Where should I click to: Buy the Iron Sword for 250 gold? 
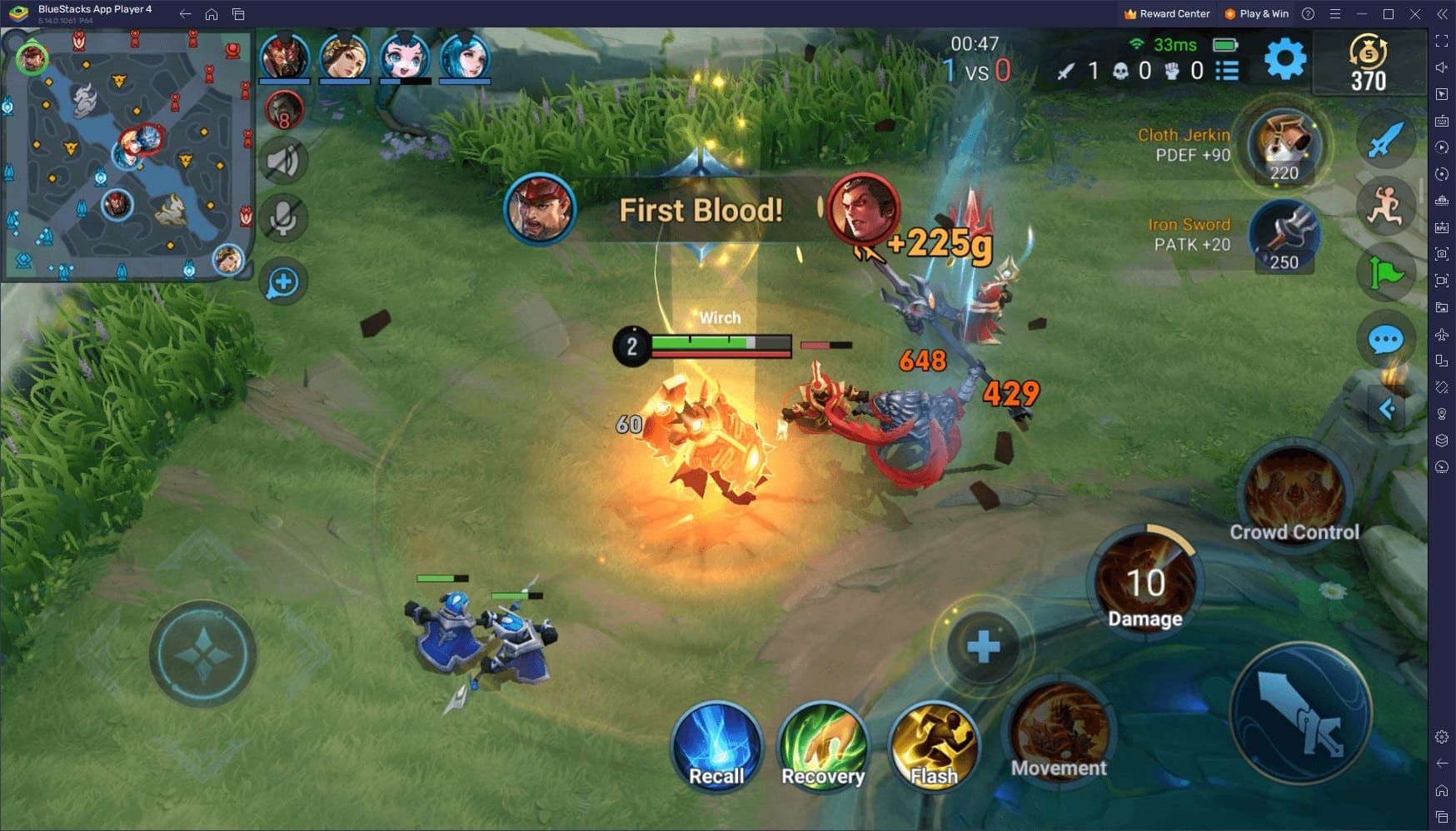pyautogui.click(x=1283, y=236)
